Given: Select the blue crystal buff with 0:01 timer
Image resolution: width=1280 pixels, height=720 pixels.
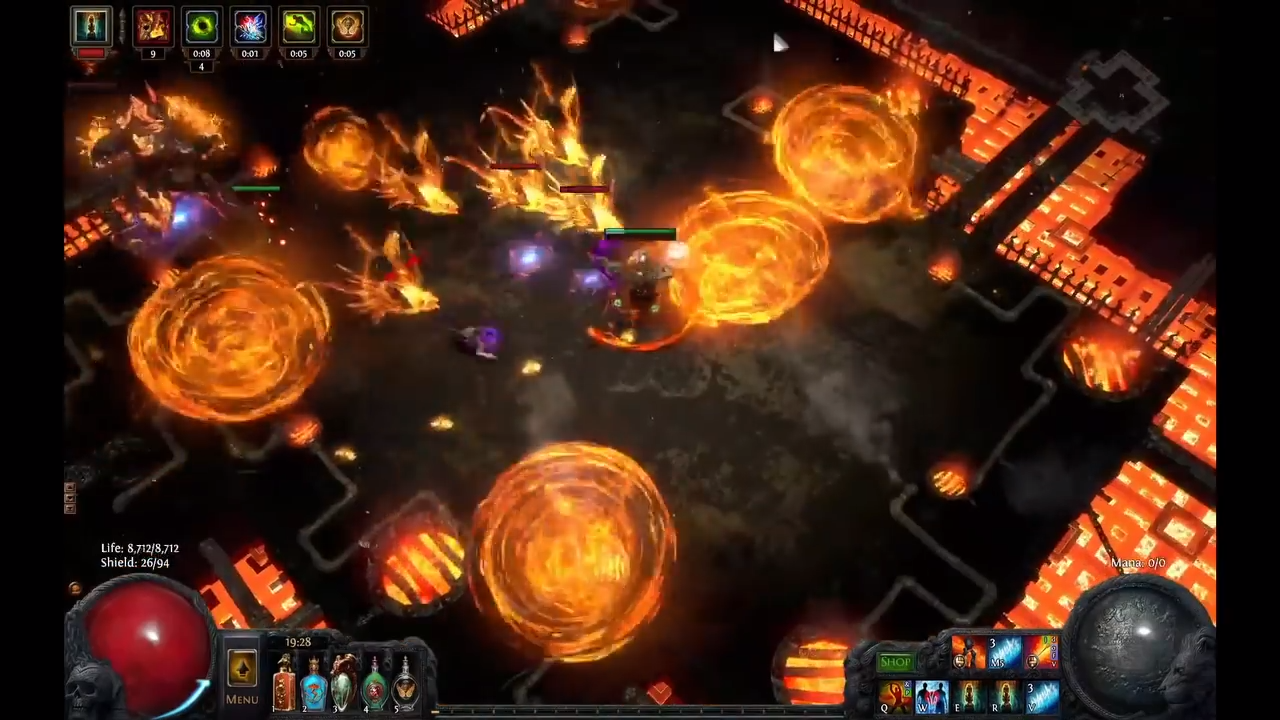Looking at the screenshot, I should (x=249, y=26).
